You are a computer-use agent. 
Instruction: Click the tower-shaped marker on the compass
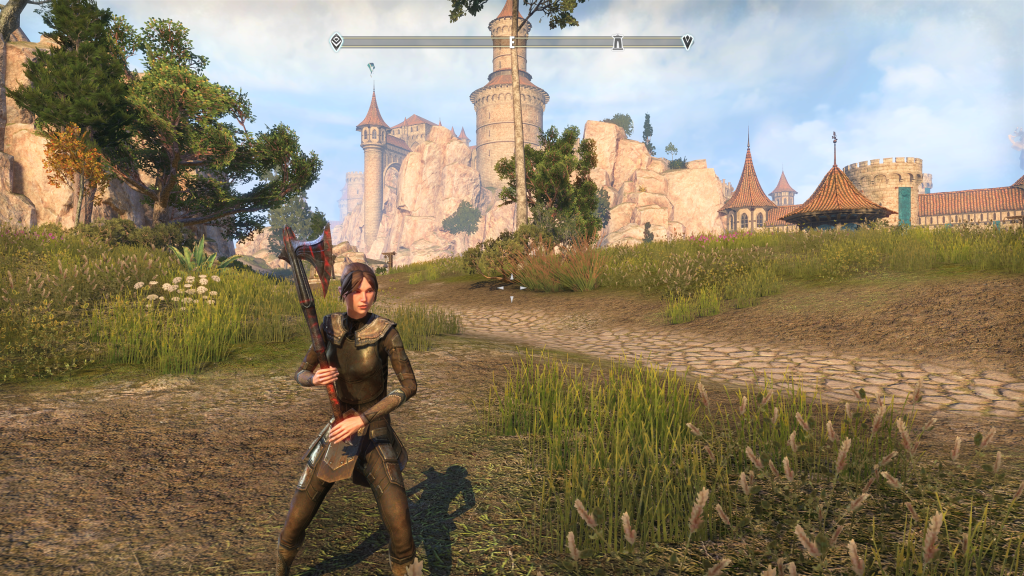tap(618, 42)
